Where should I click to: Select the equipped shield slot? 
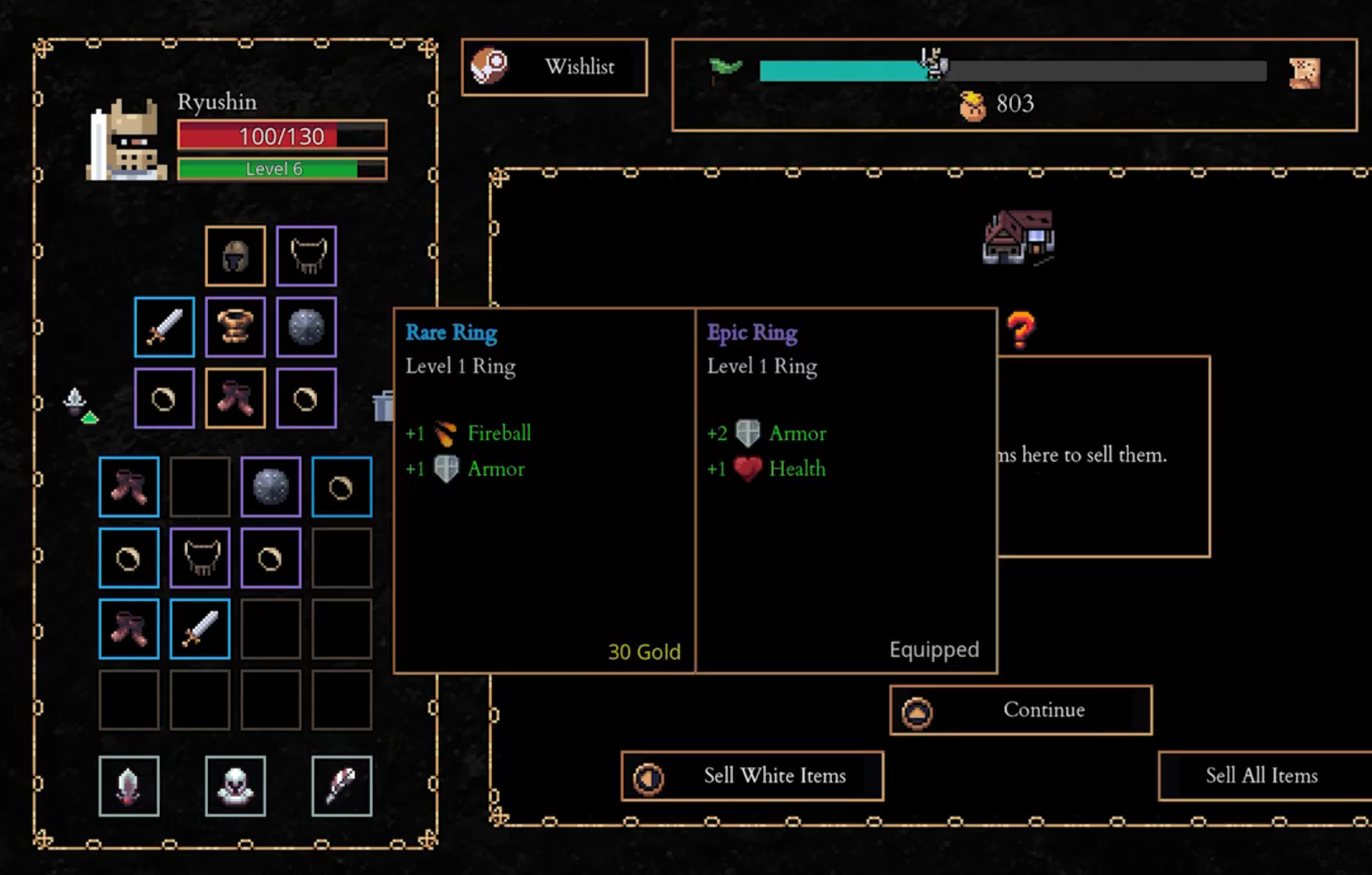306,326
